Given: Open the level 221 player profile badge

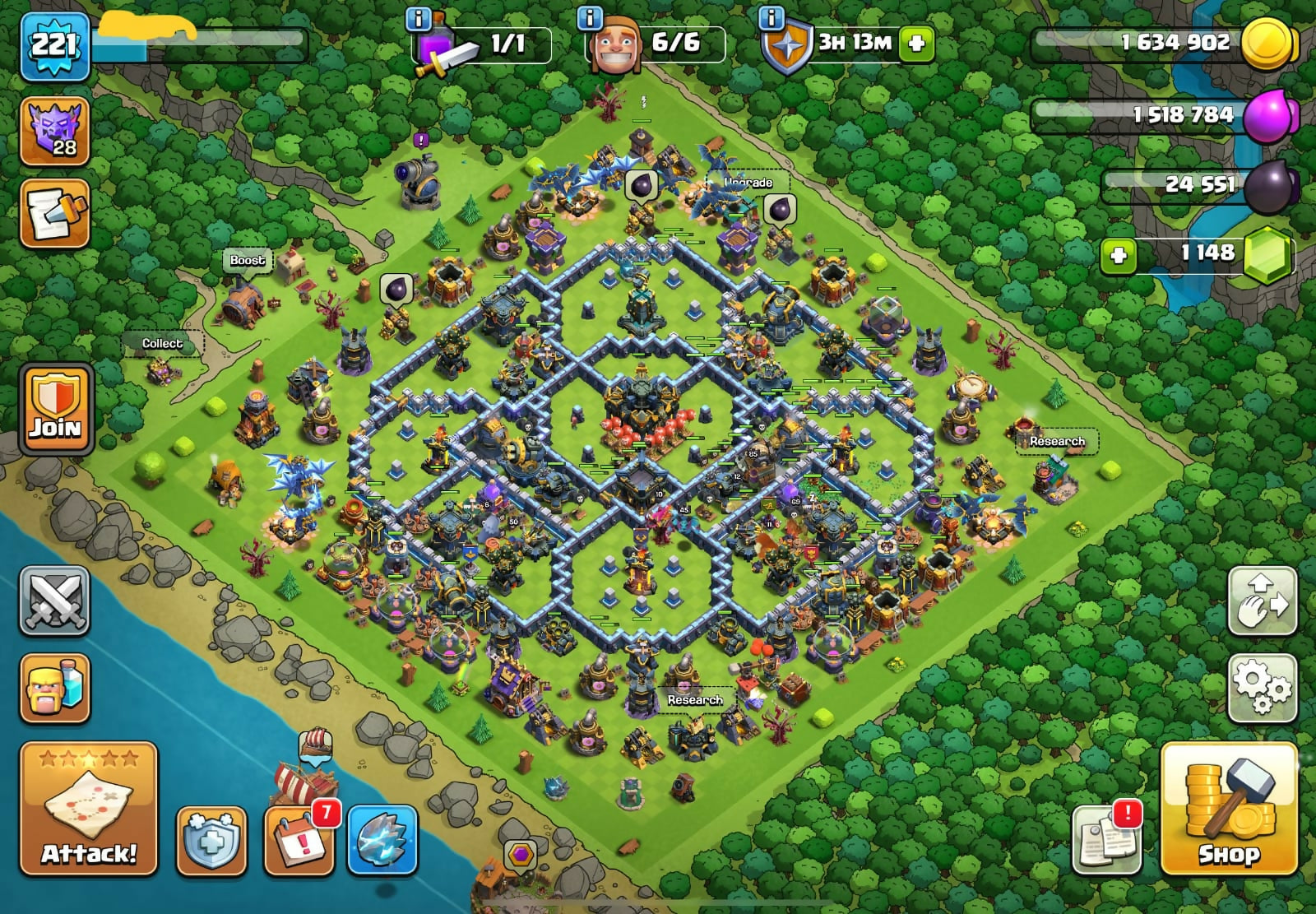Looking at the screenshot, I should [54, 45].
